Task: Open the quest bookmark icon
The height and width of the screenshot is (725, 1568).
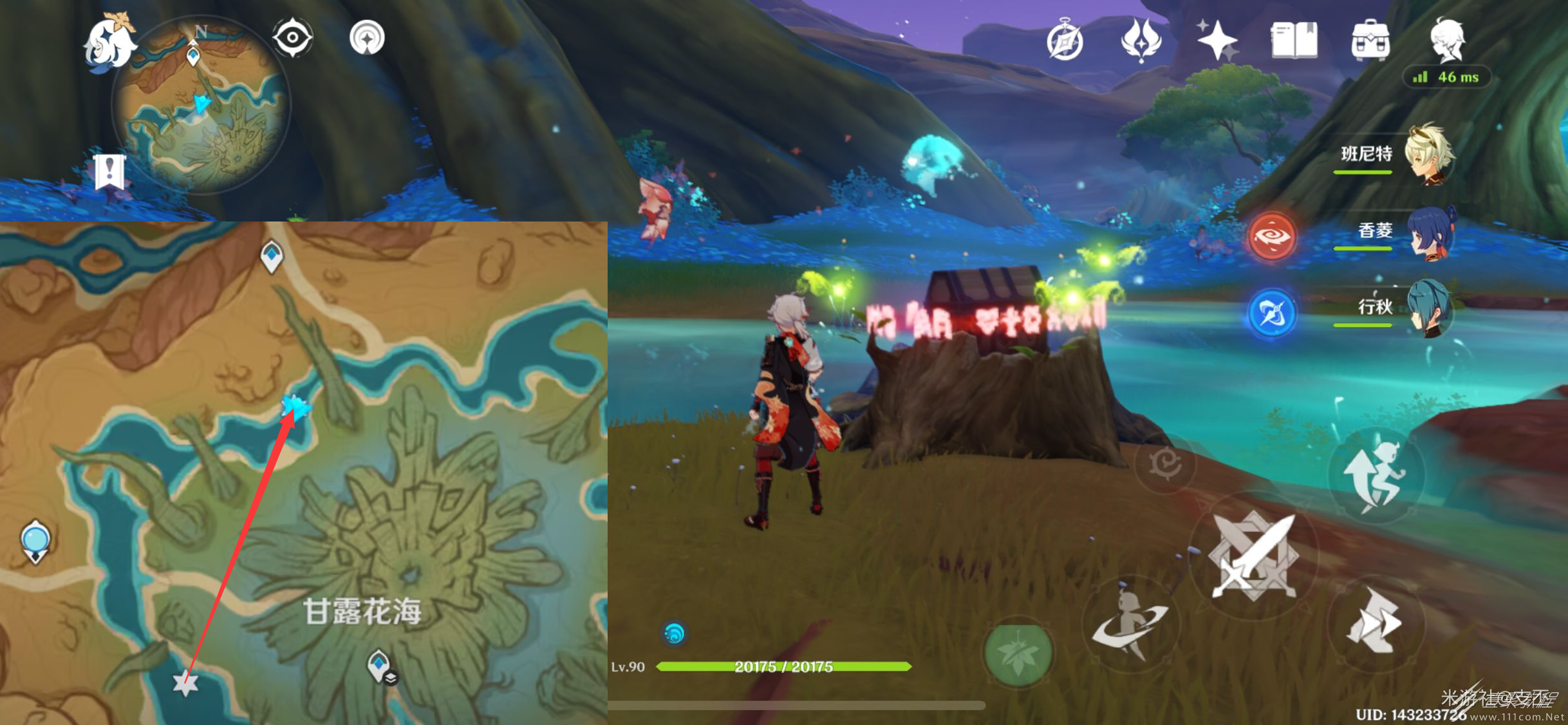Action: tap(109, 171)
